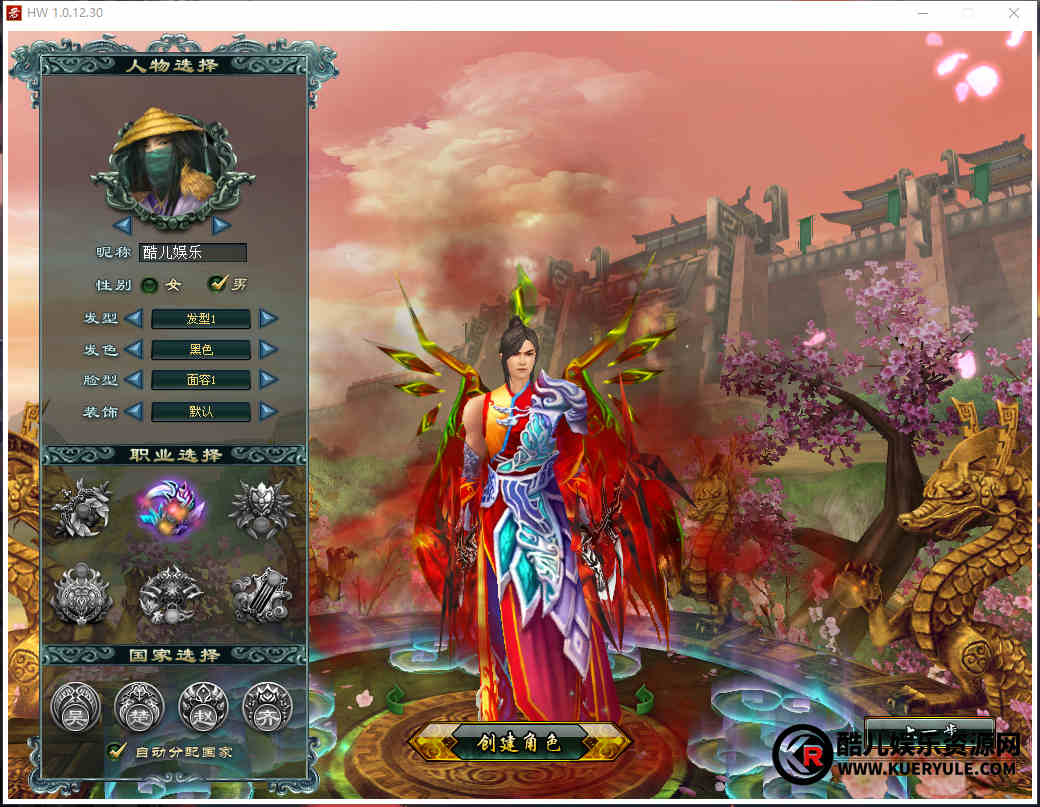The width and height of the screenshot is (1040, 807).
Task: Cycle to the next 脸型 face type
Action: (x=268, y=380)
